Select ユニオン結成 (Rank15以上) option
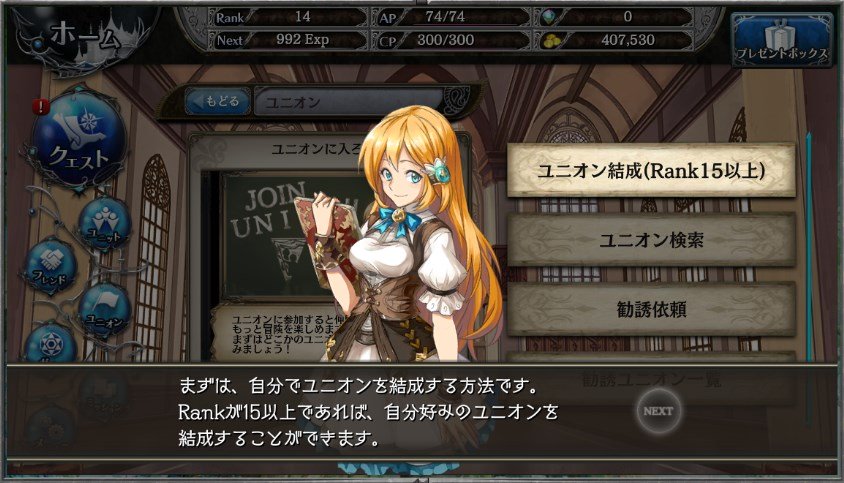 [x=651, y=170]
